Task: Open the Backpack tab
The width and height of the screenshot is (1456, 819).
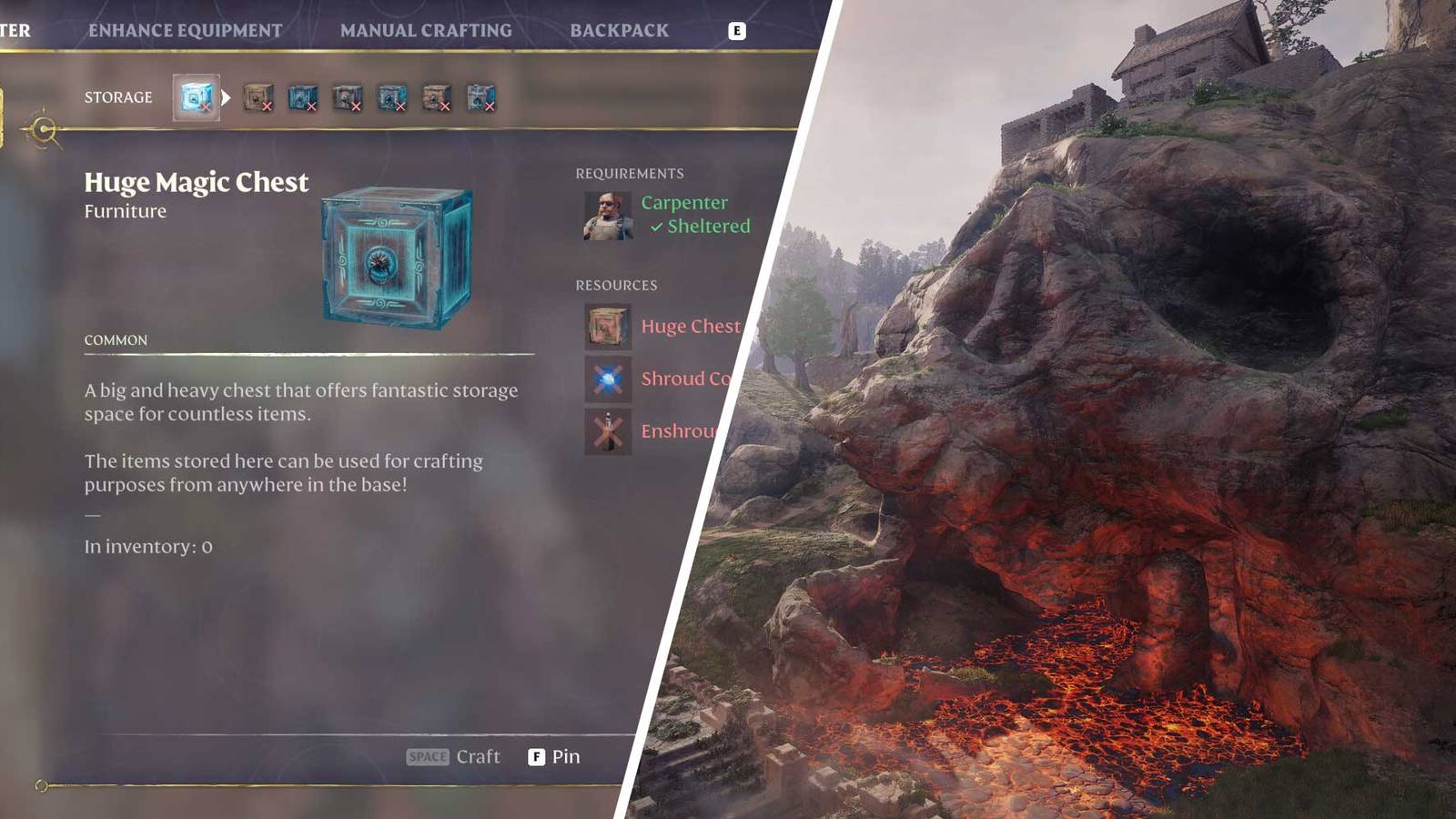Action: 620,29
